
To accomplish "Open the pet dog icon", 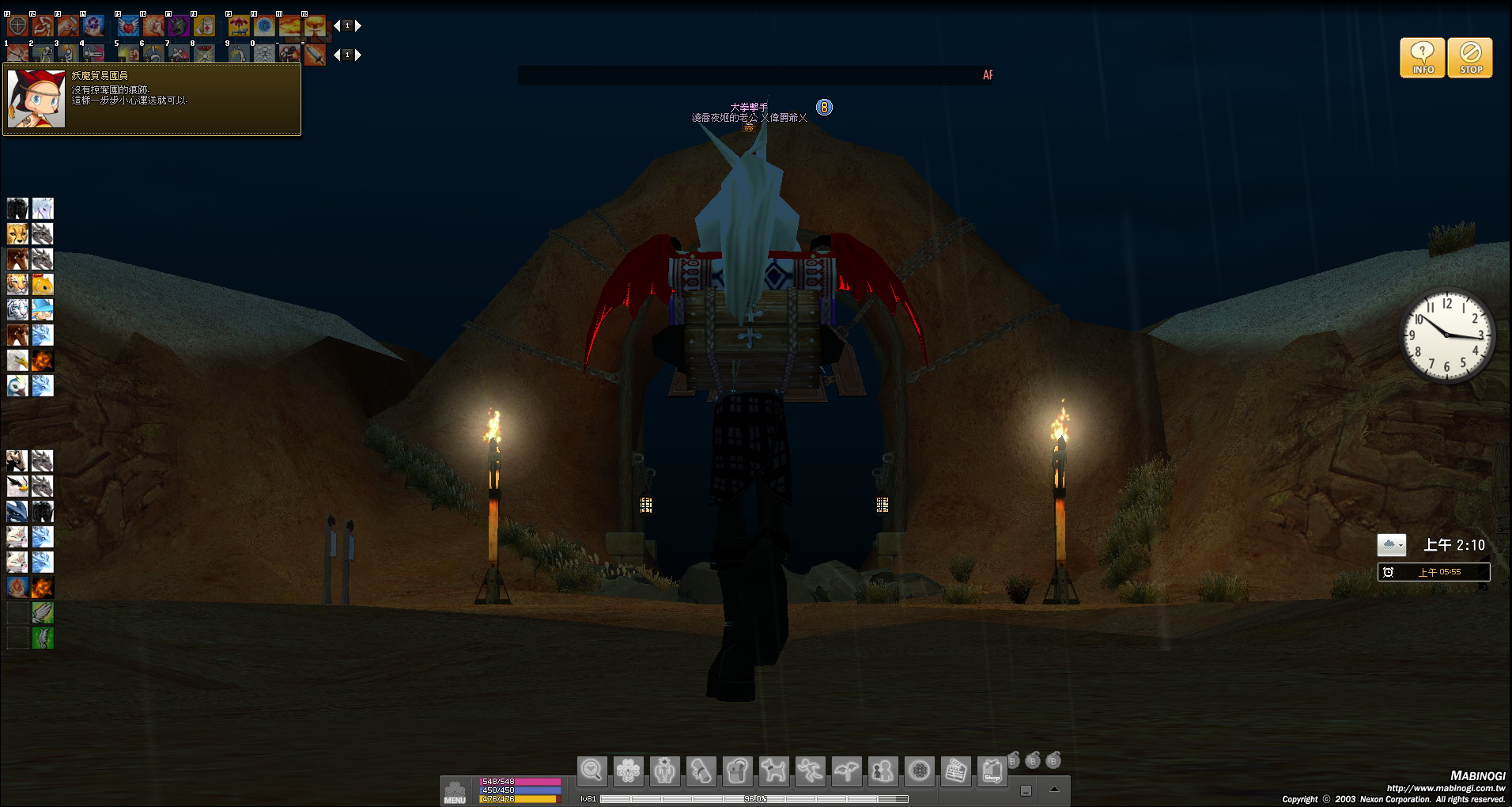I will (773, 771).
